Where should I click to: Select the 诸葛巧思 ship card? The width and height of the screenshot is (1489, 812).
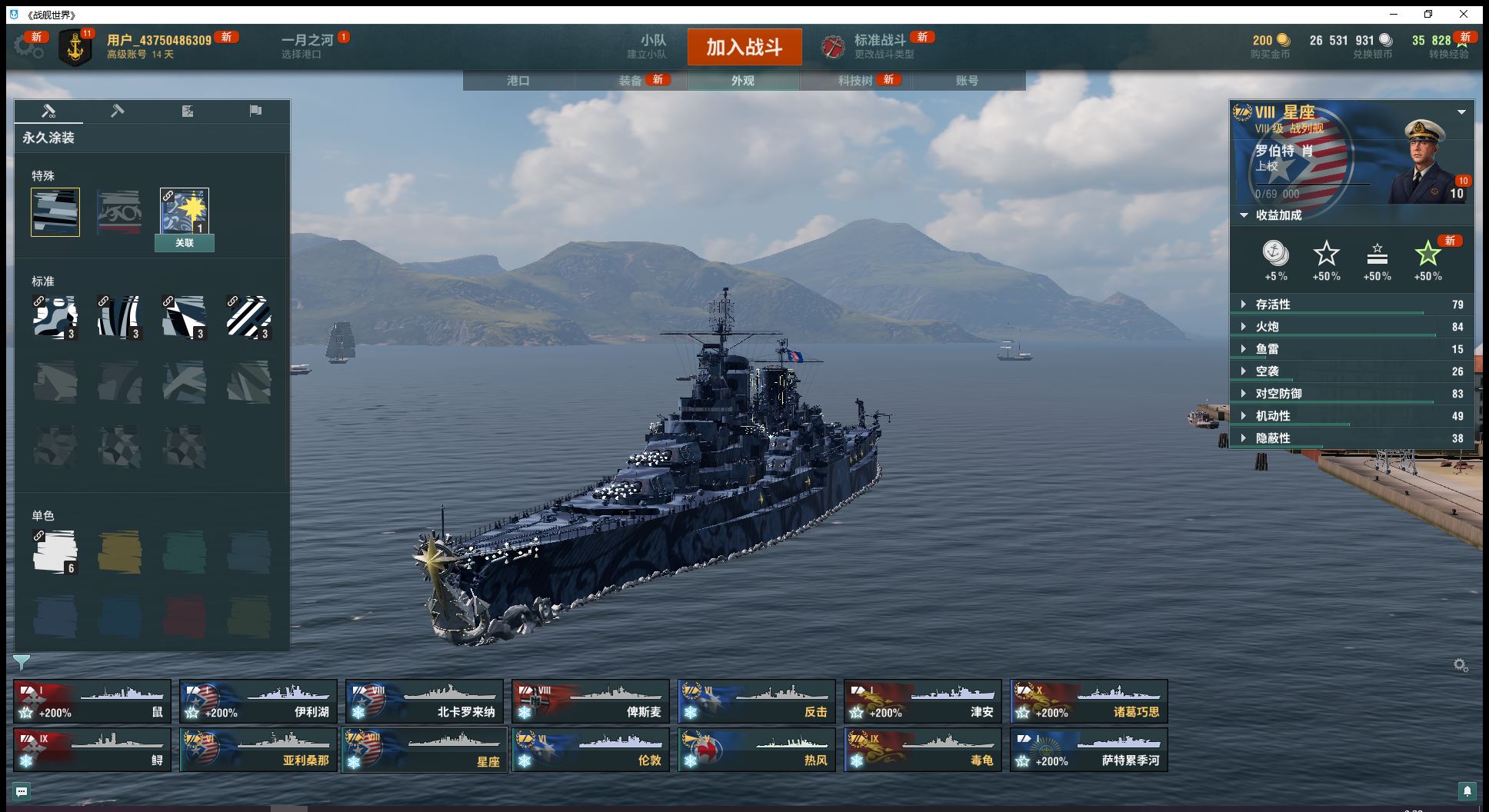coord(1089,701)
